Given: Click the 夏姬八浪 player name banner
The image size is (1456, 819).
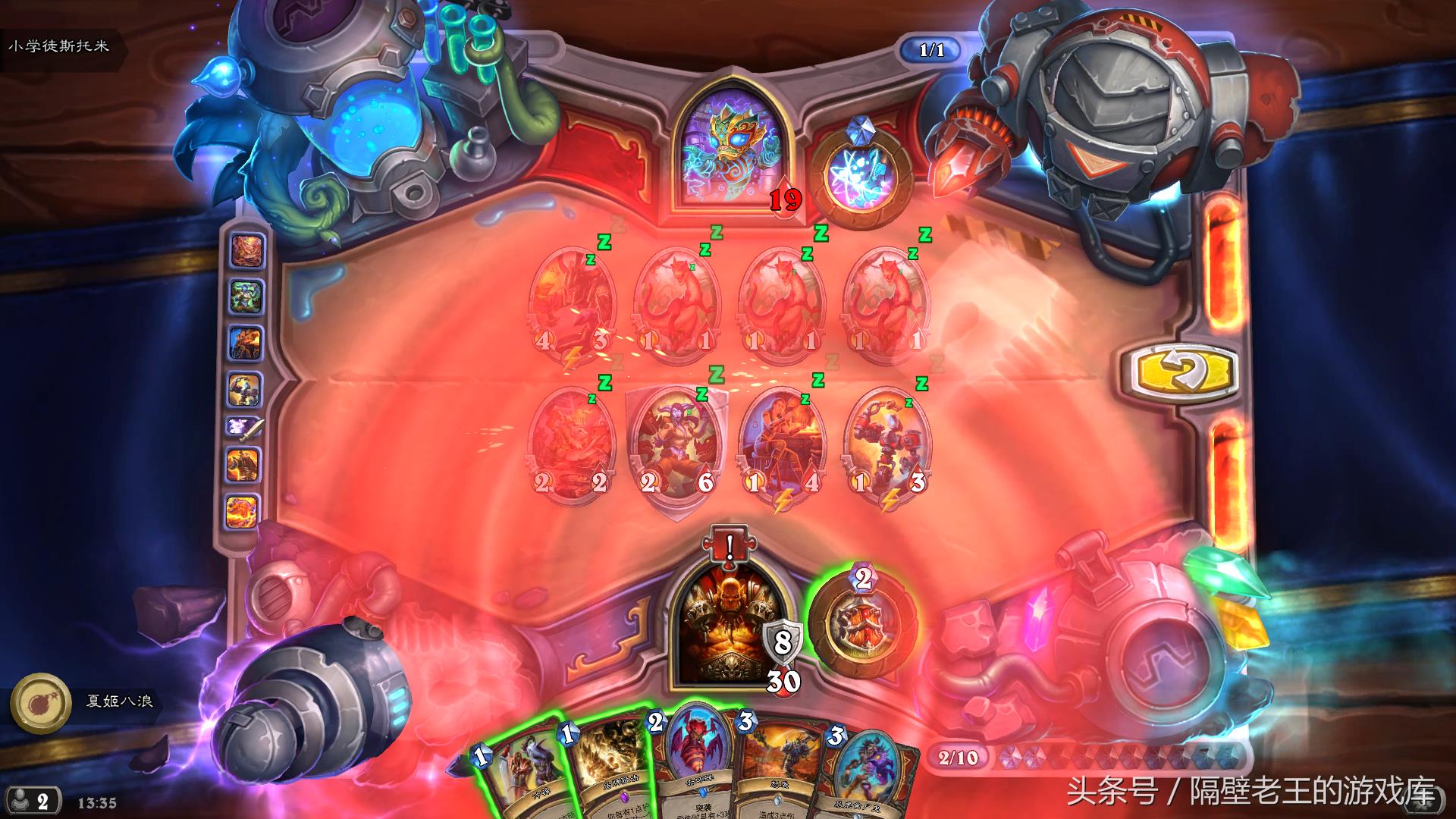Looking at the screenshot, I should point(119,701).
